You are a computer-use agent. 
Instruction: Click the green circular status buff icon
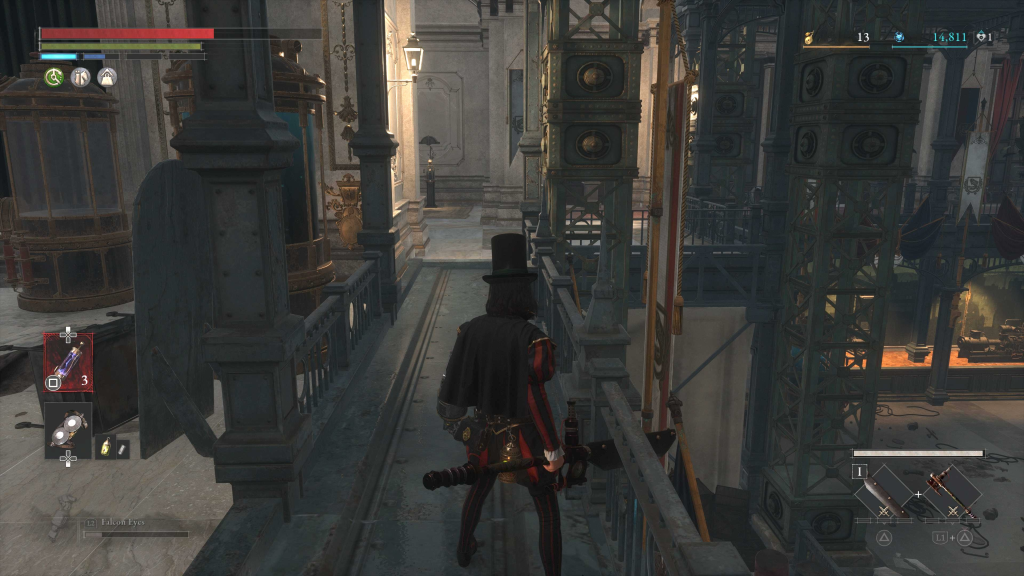[x=54, y=77]
